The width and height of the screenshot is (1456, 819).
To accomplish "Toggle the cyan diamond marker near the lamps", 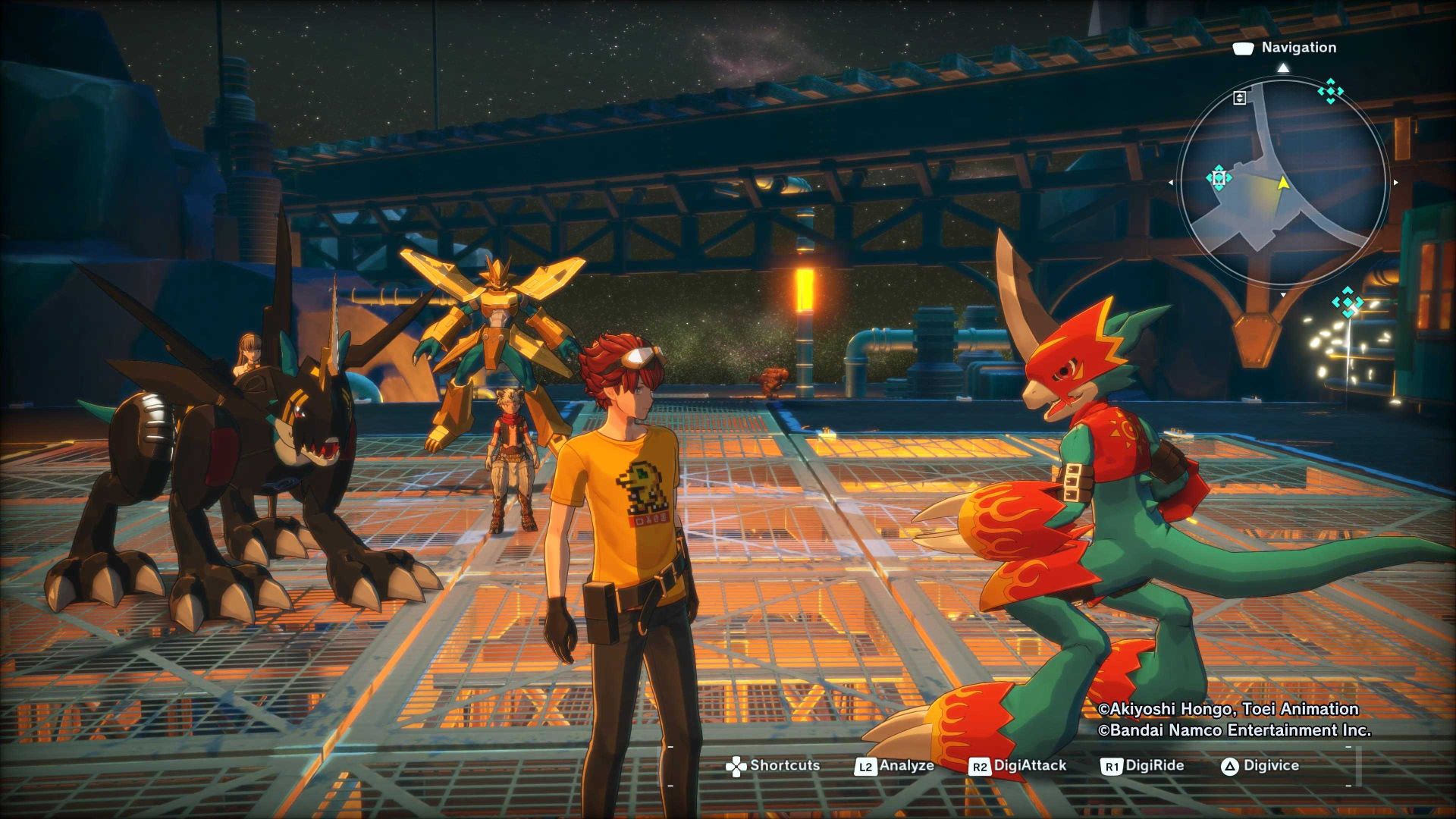I will [1347, 301].
